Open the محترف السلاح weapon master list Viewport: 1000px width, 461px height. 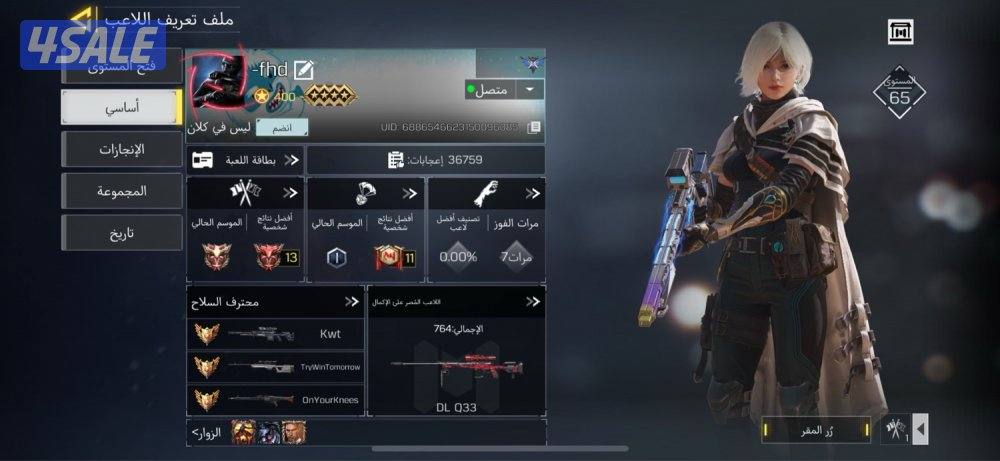(275, 301)
